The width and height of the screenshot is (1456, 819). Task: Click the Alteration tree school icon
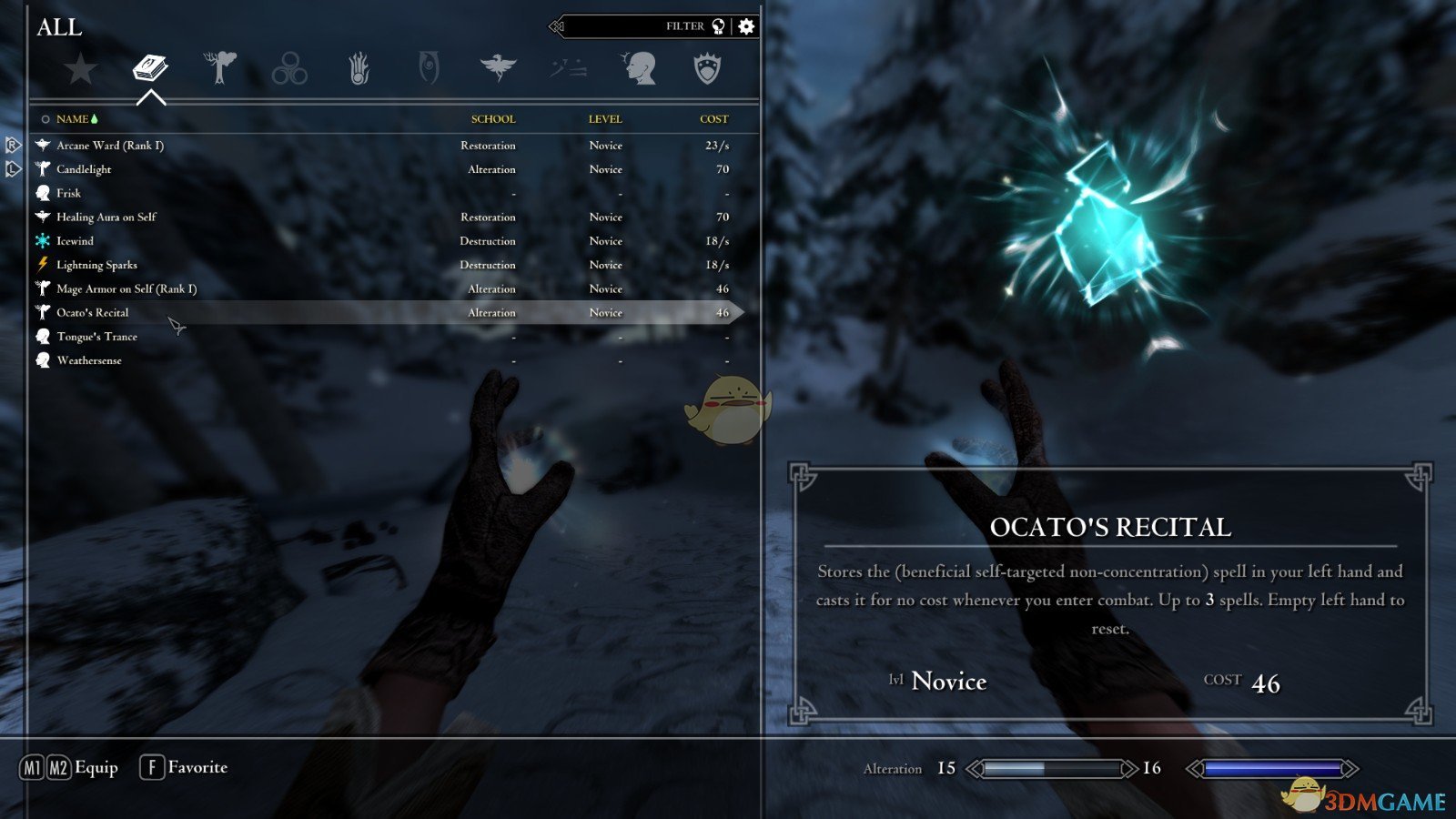pyautogui.click(x=221, y=68)
